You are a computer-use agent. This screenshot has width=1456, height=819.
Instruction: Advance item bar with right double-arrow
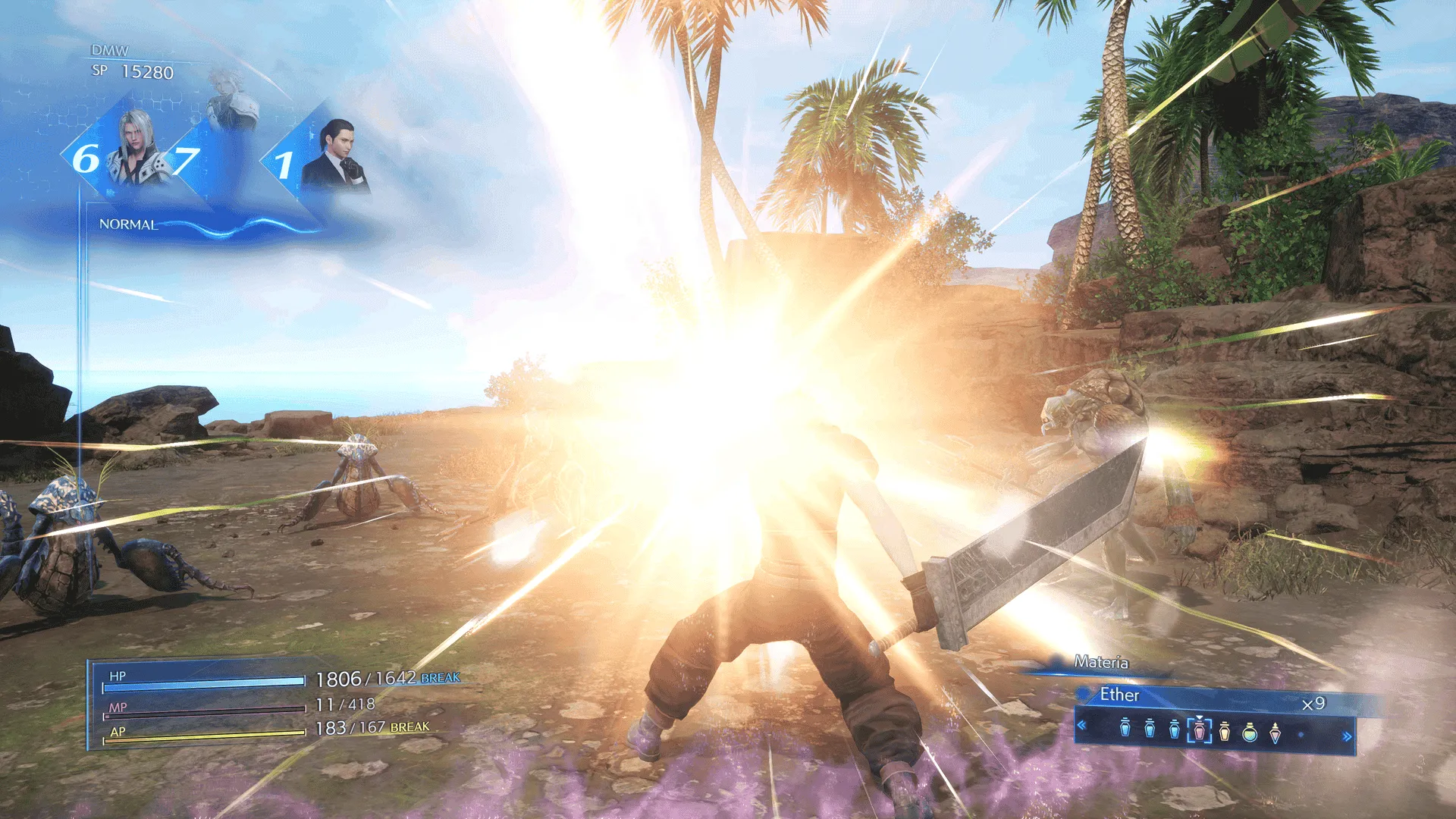click(1347, 736)
